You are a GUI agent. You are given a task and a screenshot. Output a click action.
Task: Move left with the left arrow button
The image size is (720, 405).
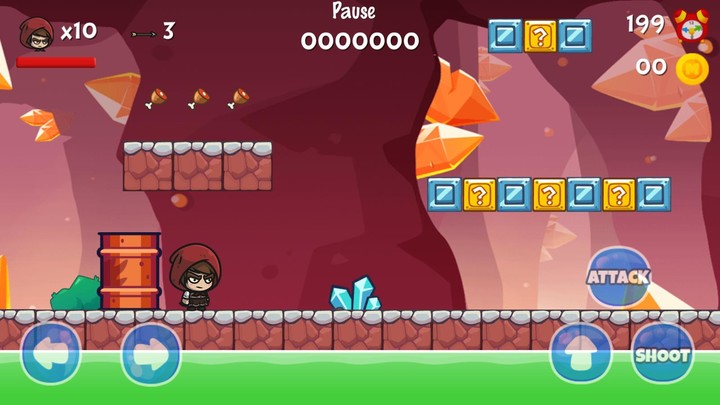51,354
